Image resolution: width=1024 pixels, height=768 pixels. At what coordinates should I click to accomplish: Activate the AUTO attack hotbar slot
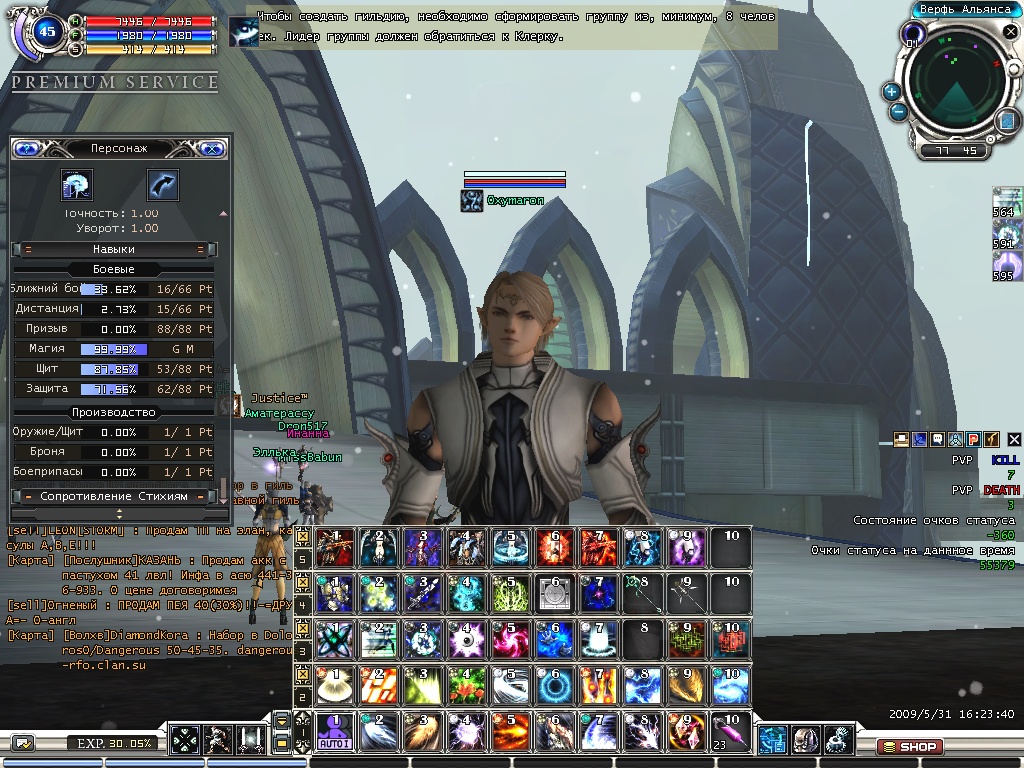[x=333, y=732]
